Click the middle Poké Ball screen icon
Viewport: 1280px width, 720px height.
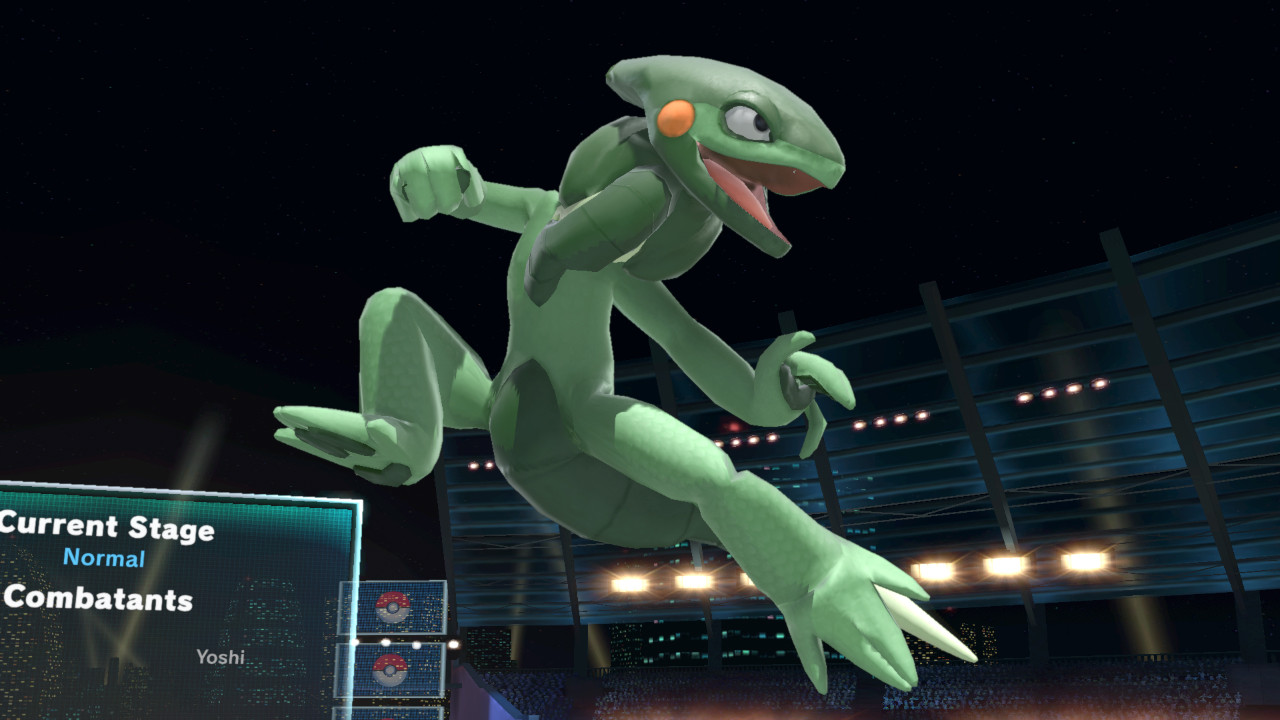[390, 672]
